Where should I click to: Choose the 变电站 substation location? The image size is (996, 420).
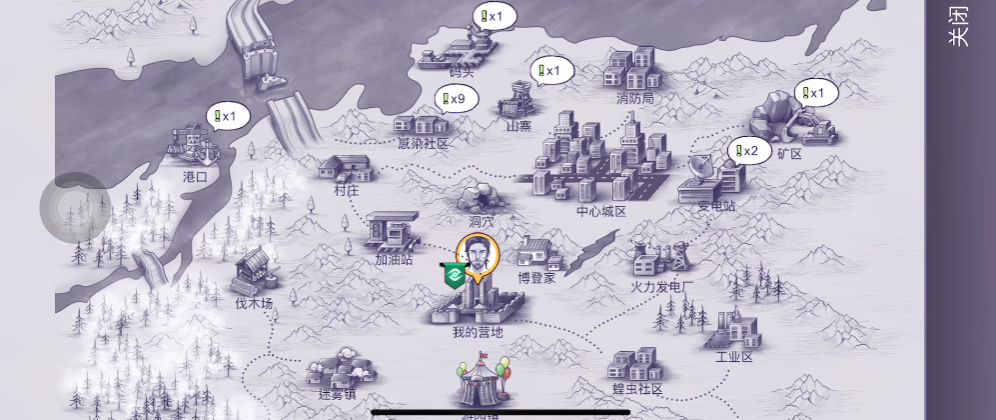point(714,181)
